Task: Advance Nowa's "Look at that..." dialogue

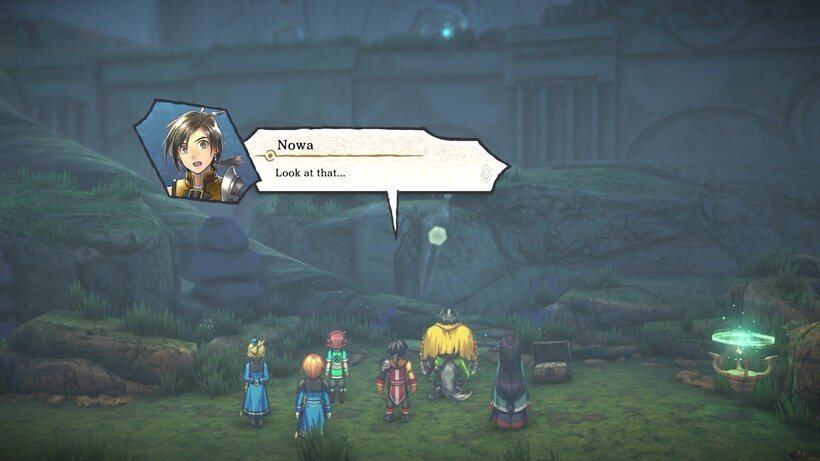Action: 370,165
